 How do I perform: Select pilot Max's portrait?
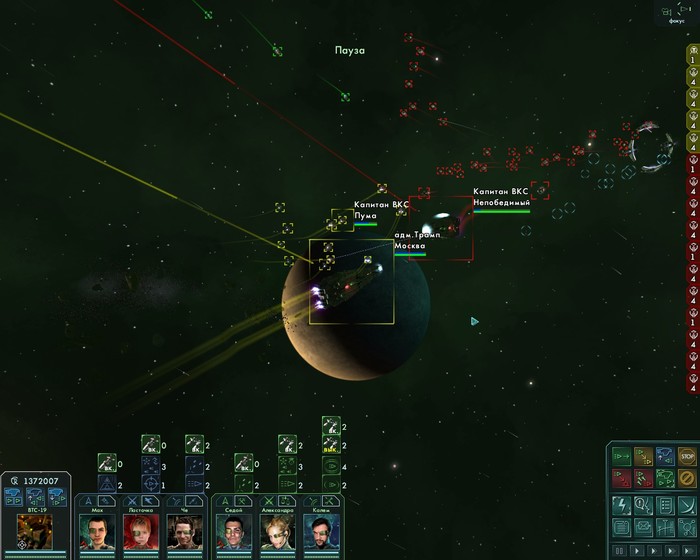pyautogui.click(x=97, y=530)
